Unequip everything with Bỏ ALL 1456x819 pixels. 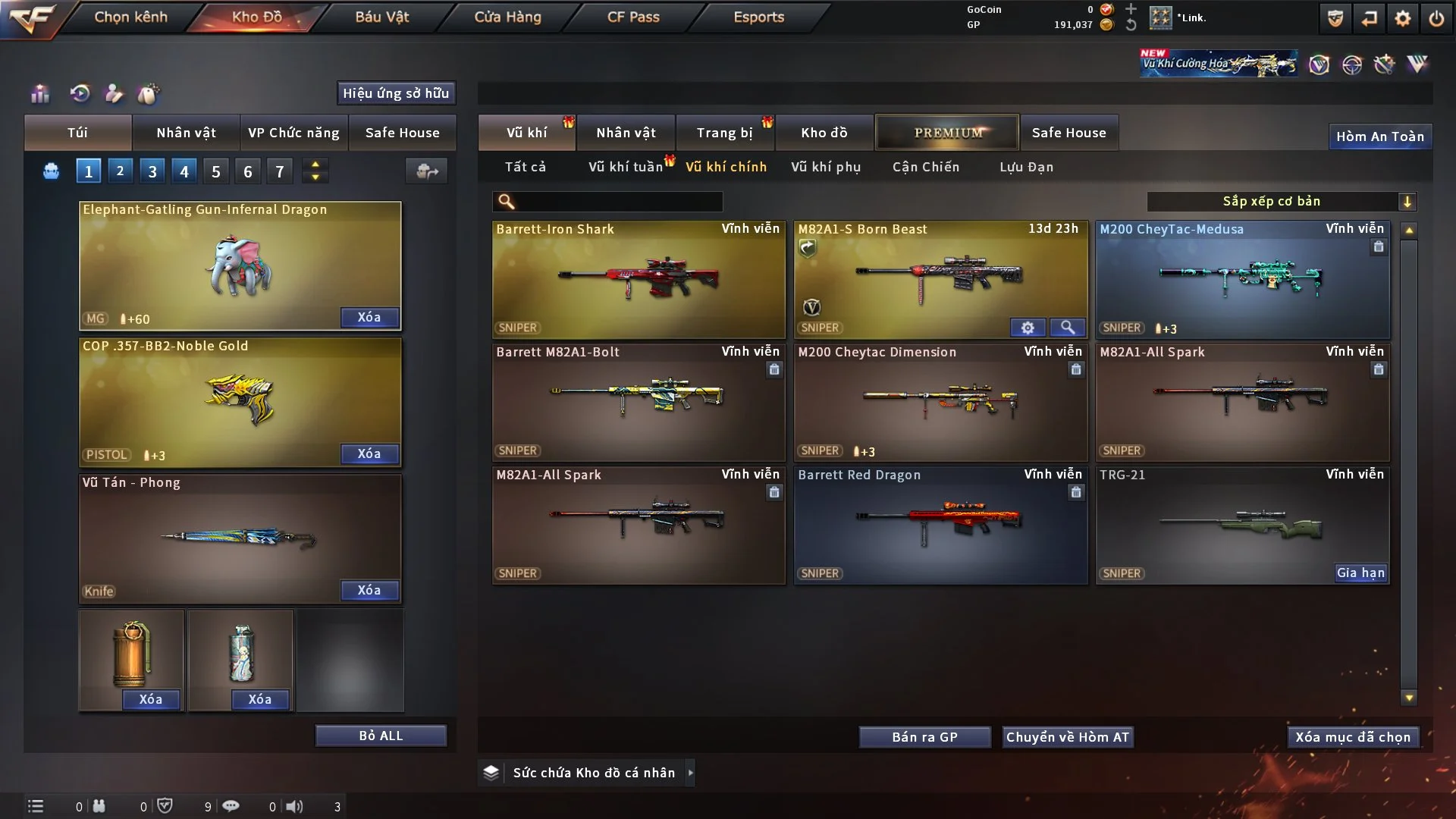(381, 736)
